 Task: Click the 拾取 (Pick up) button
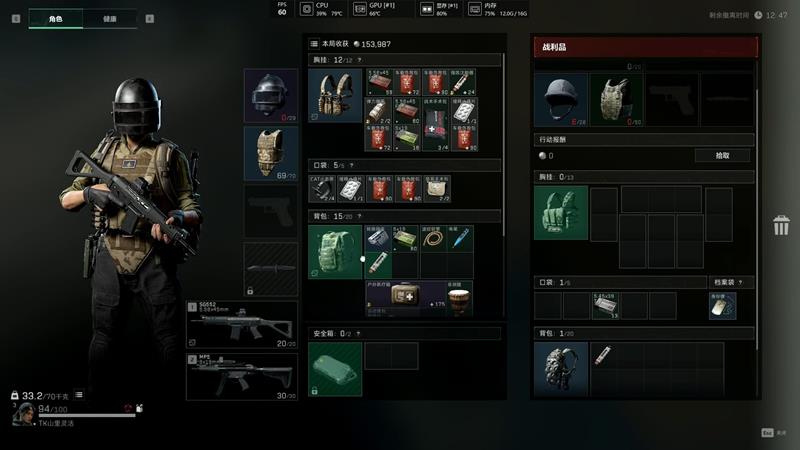point(723,156)
